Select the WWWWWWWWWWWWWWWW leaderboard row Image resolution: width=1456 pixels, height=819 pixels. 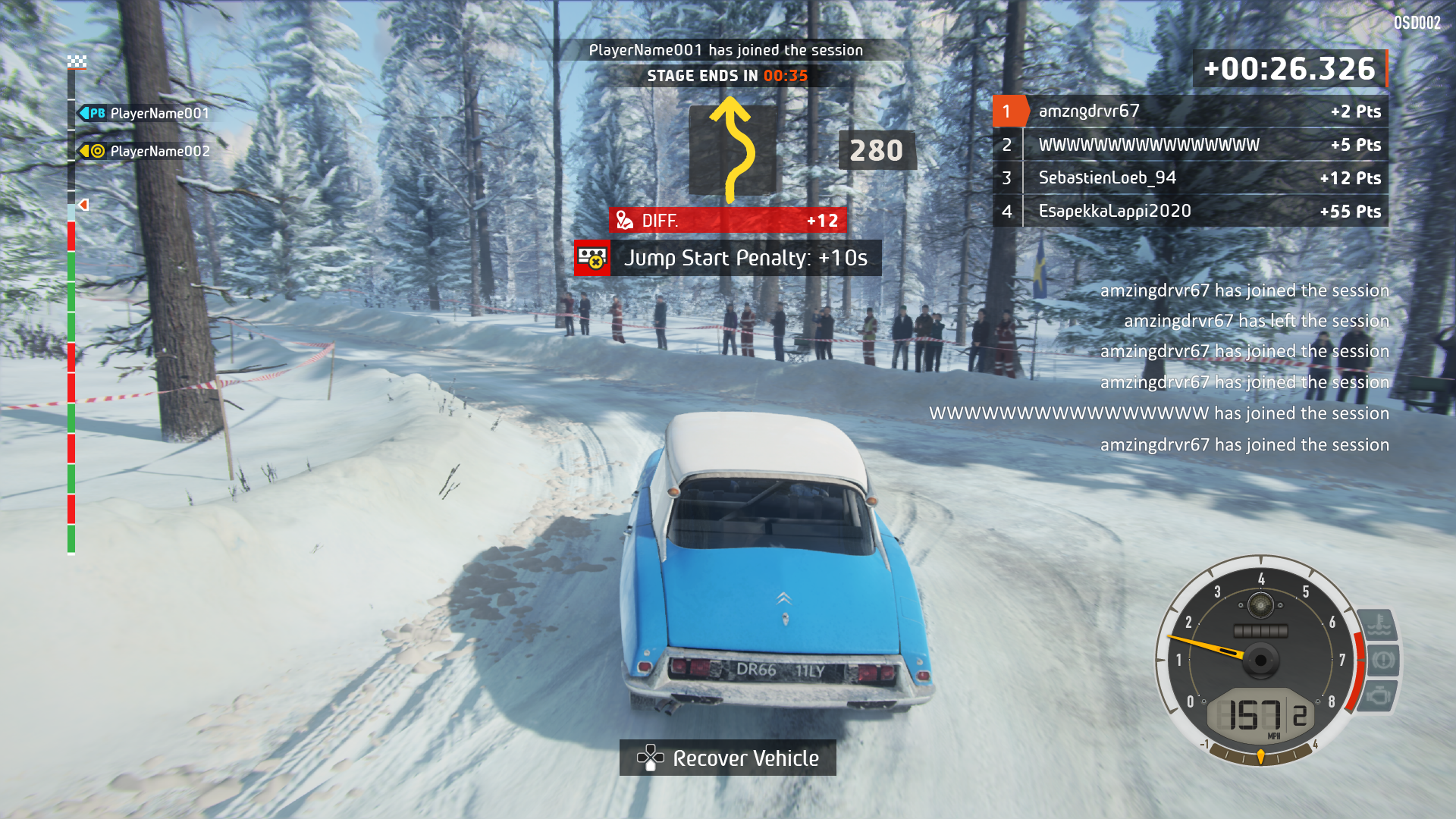pos(1189,145)
